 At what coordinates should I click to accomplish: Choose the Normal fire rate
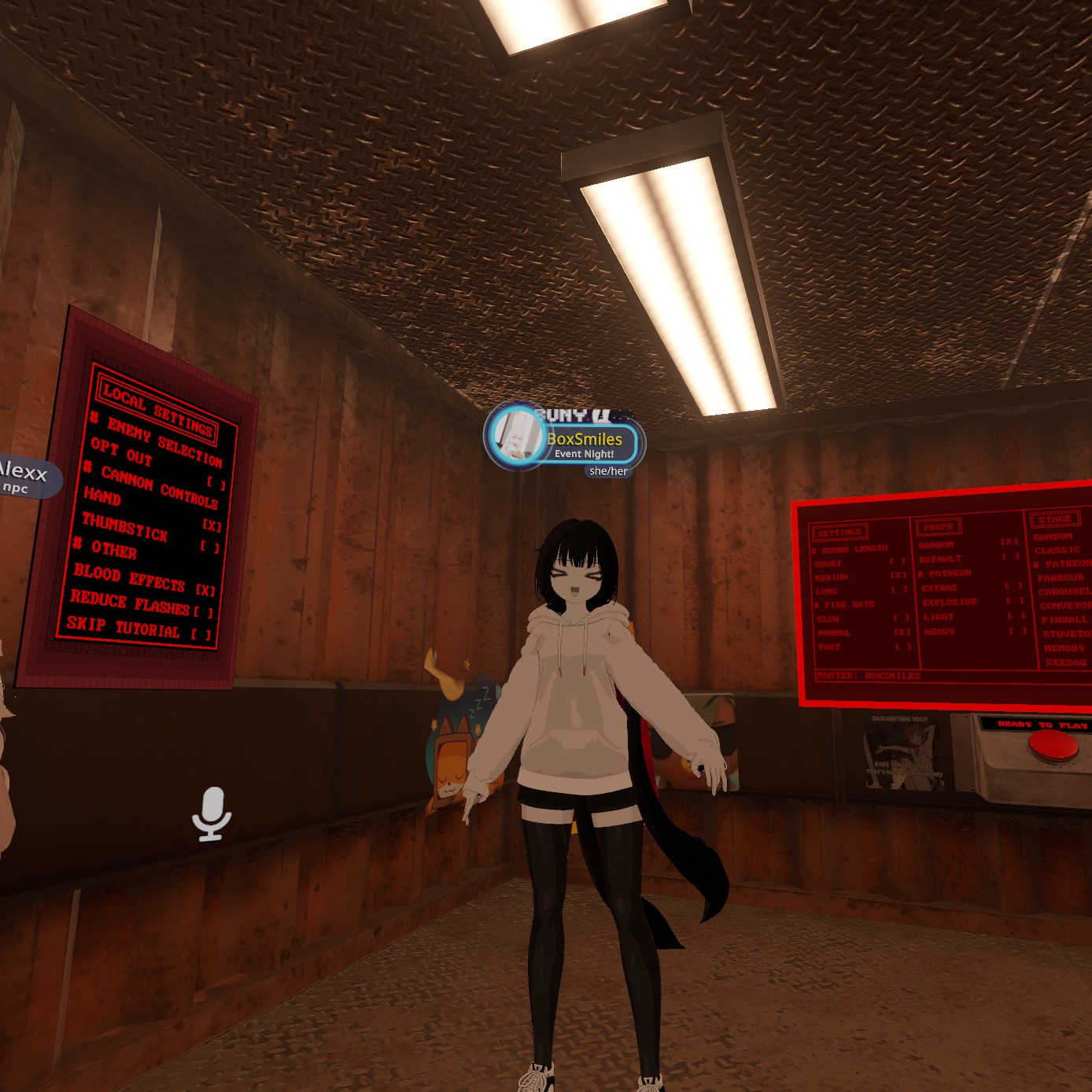(x=901, y=633)
